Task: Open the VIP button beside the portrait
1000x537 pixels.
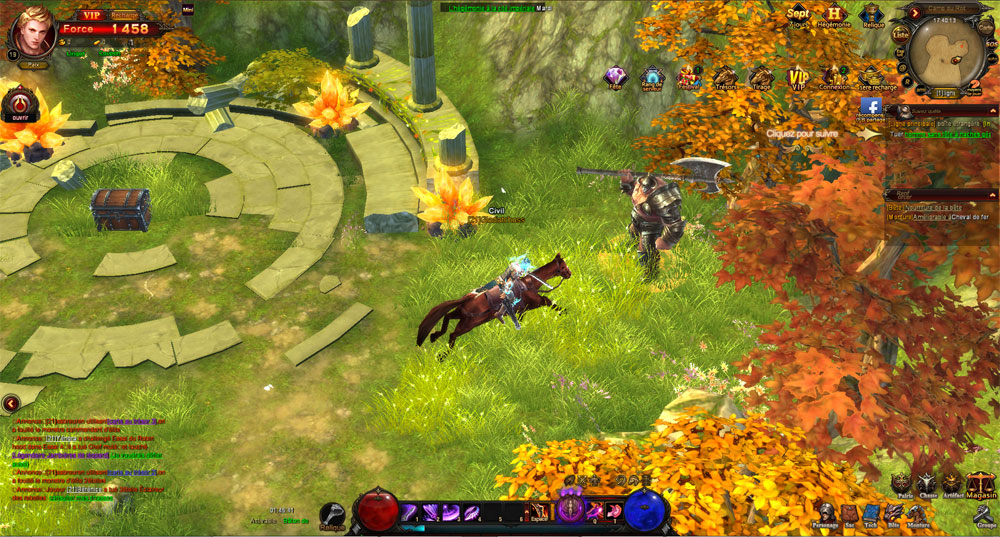Action: [92, 15]
